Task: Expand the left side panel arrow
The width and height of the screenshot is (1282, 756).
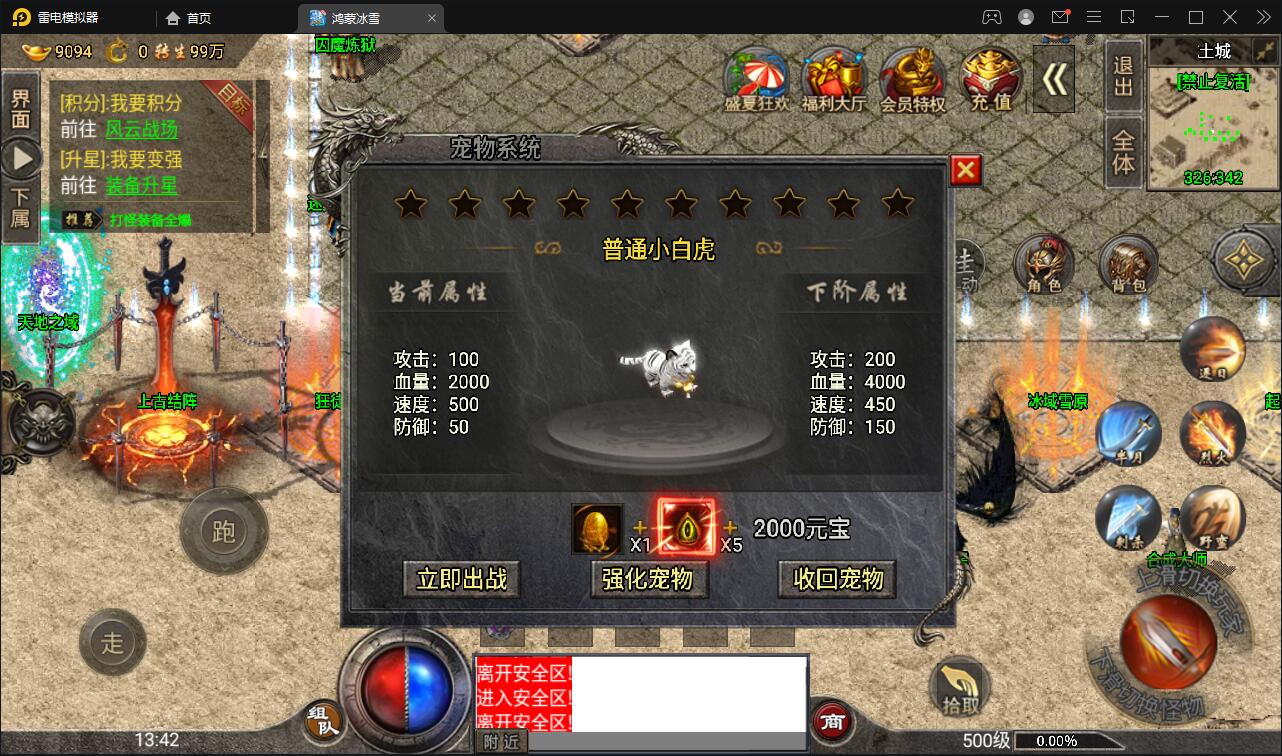Action: [21, 155]
